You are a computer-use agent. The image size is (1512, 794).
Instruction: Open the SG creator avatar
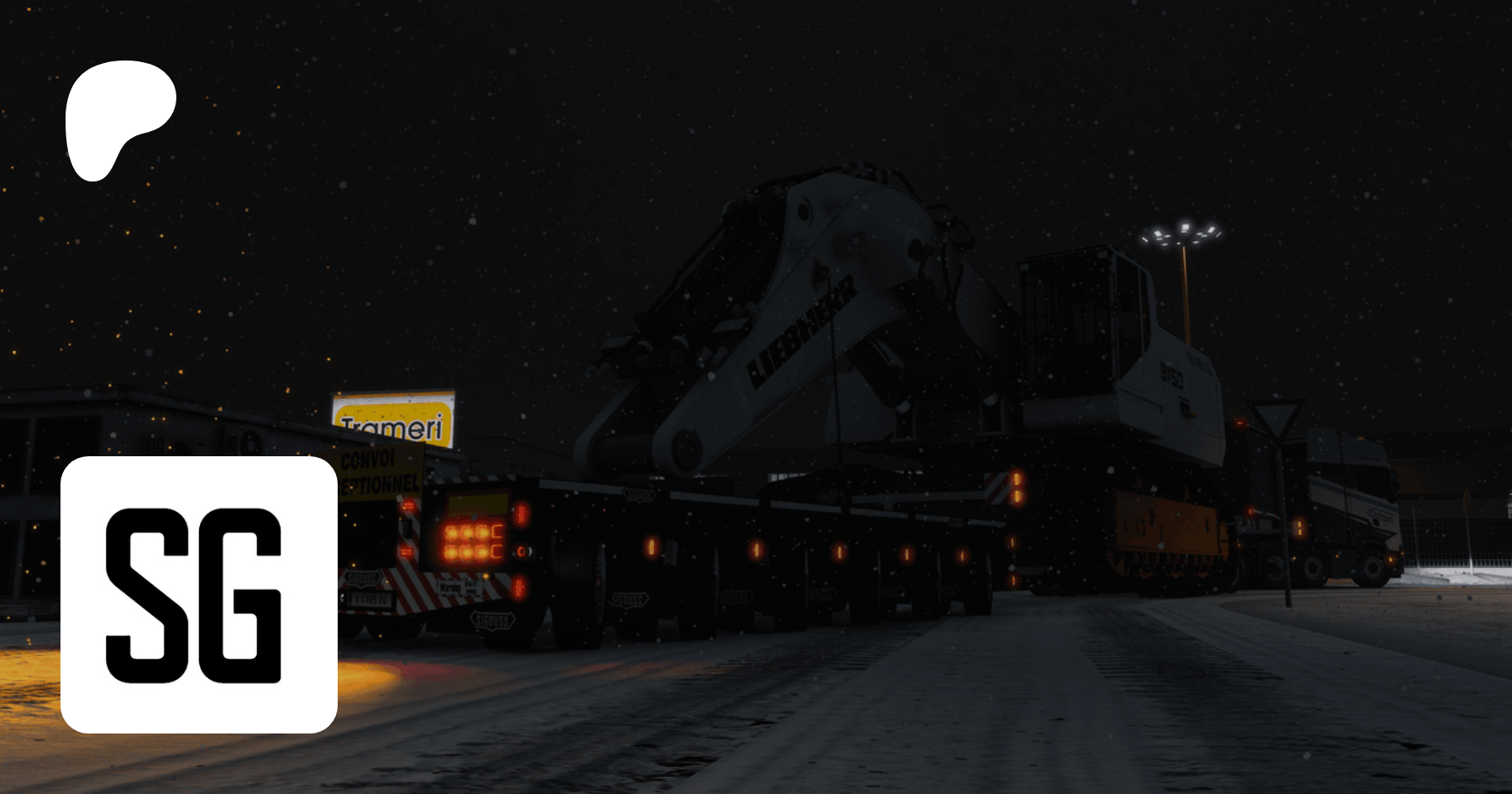point(199,594)
